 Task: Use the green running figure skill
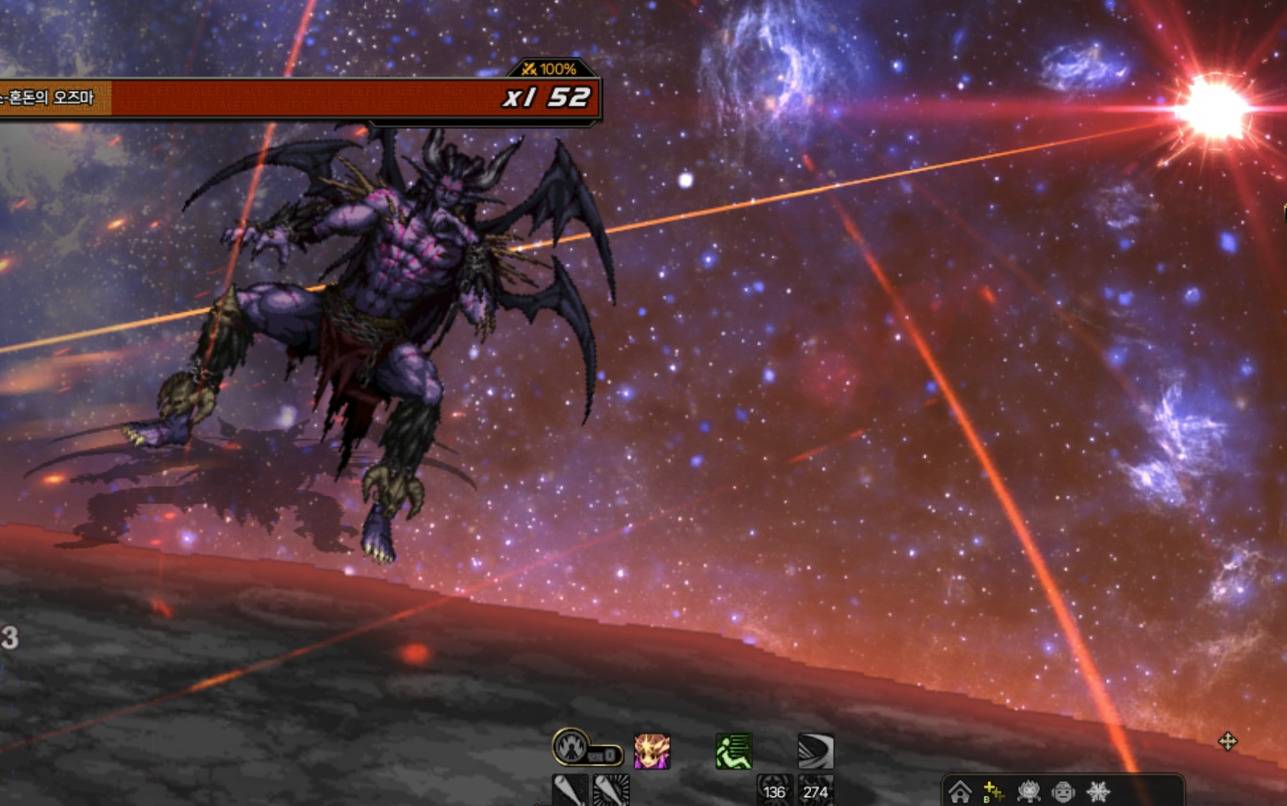pos(734,751)
